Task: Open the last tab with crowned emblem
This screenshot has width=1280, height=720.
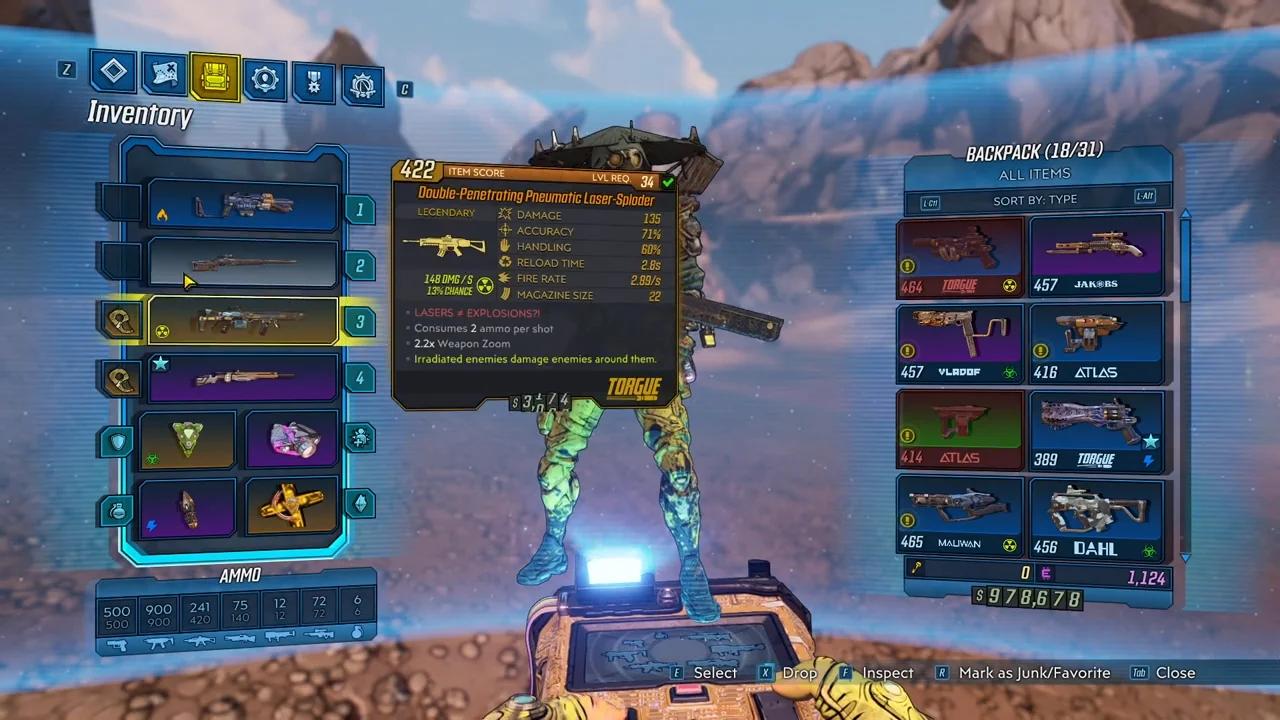Action: pos(363,85)
